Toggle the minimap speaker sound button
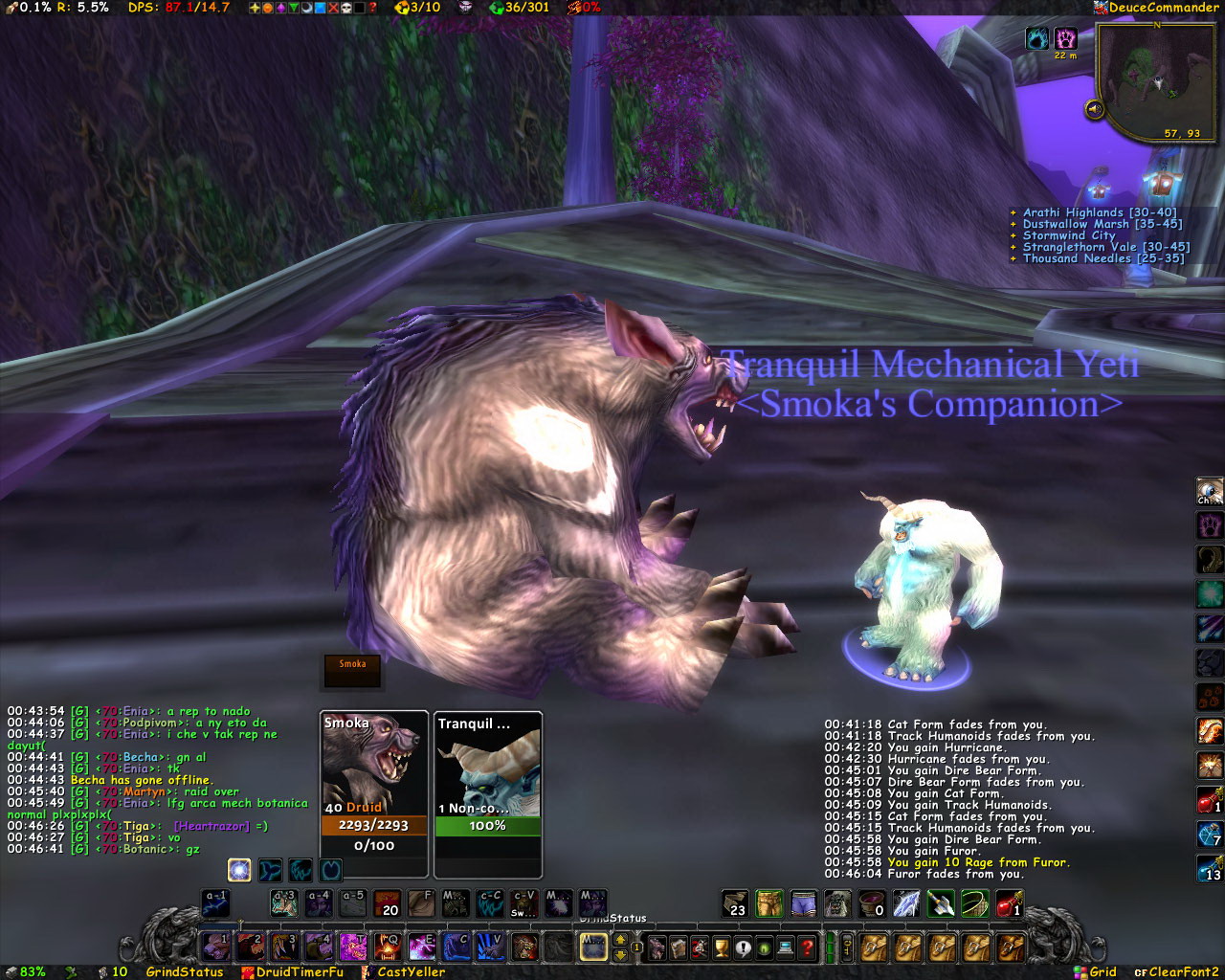Screen dimensions: 1225x980 1095,109
